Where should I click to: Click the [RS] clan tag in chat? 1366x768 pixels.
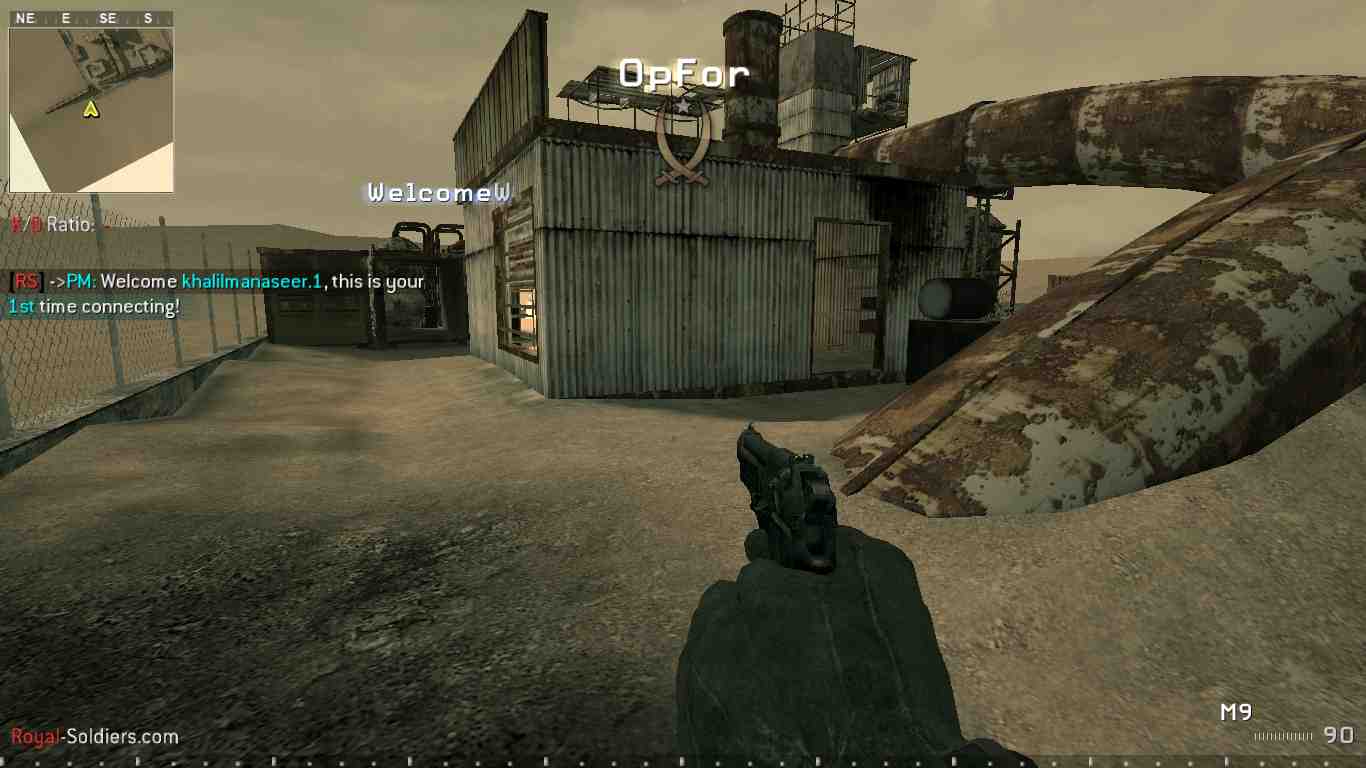tap(27, 281)
